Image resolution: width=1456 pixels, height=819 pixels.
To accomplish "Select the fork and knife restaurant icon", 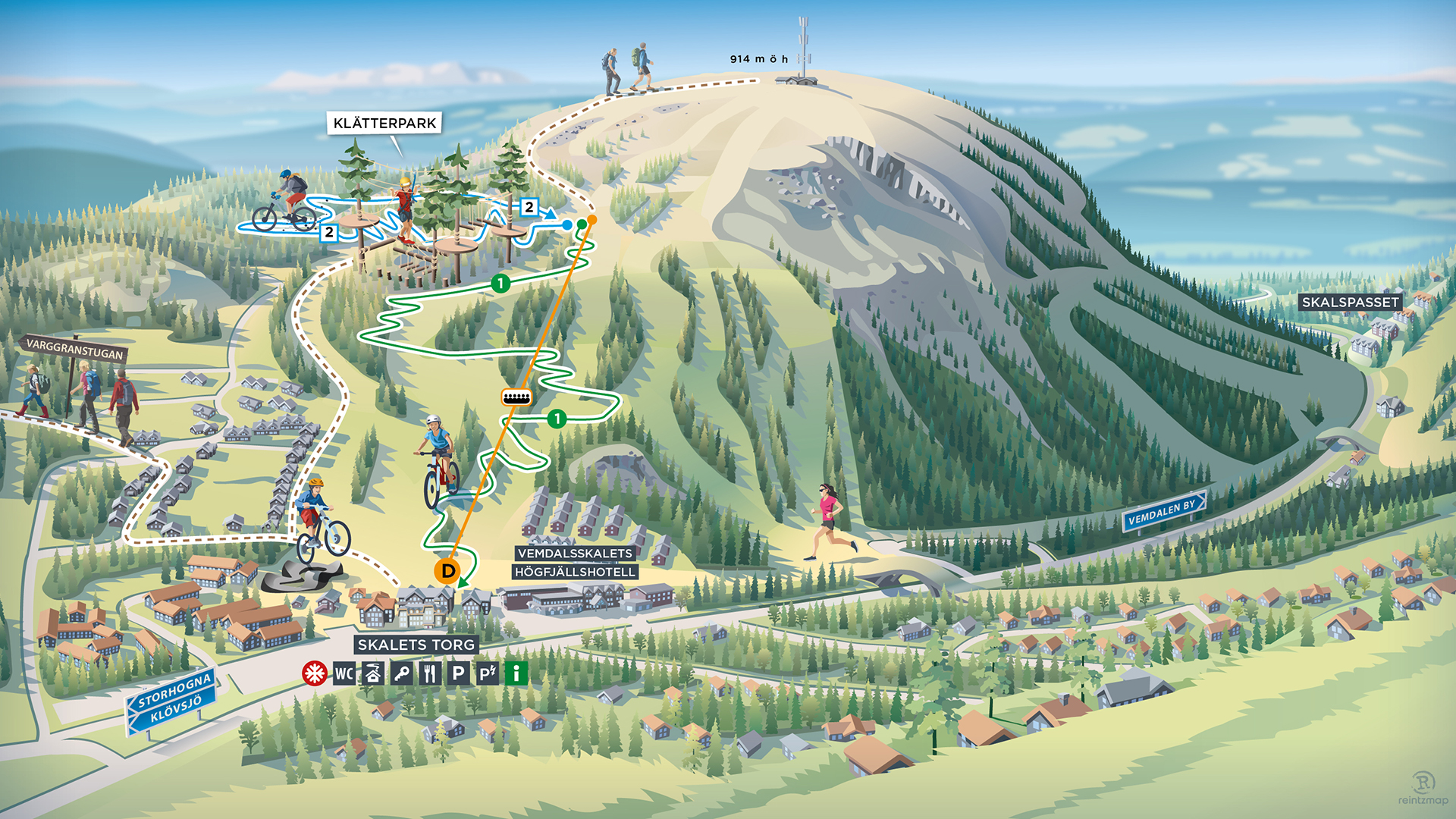I will pos(430,673).
